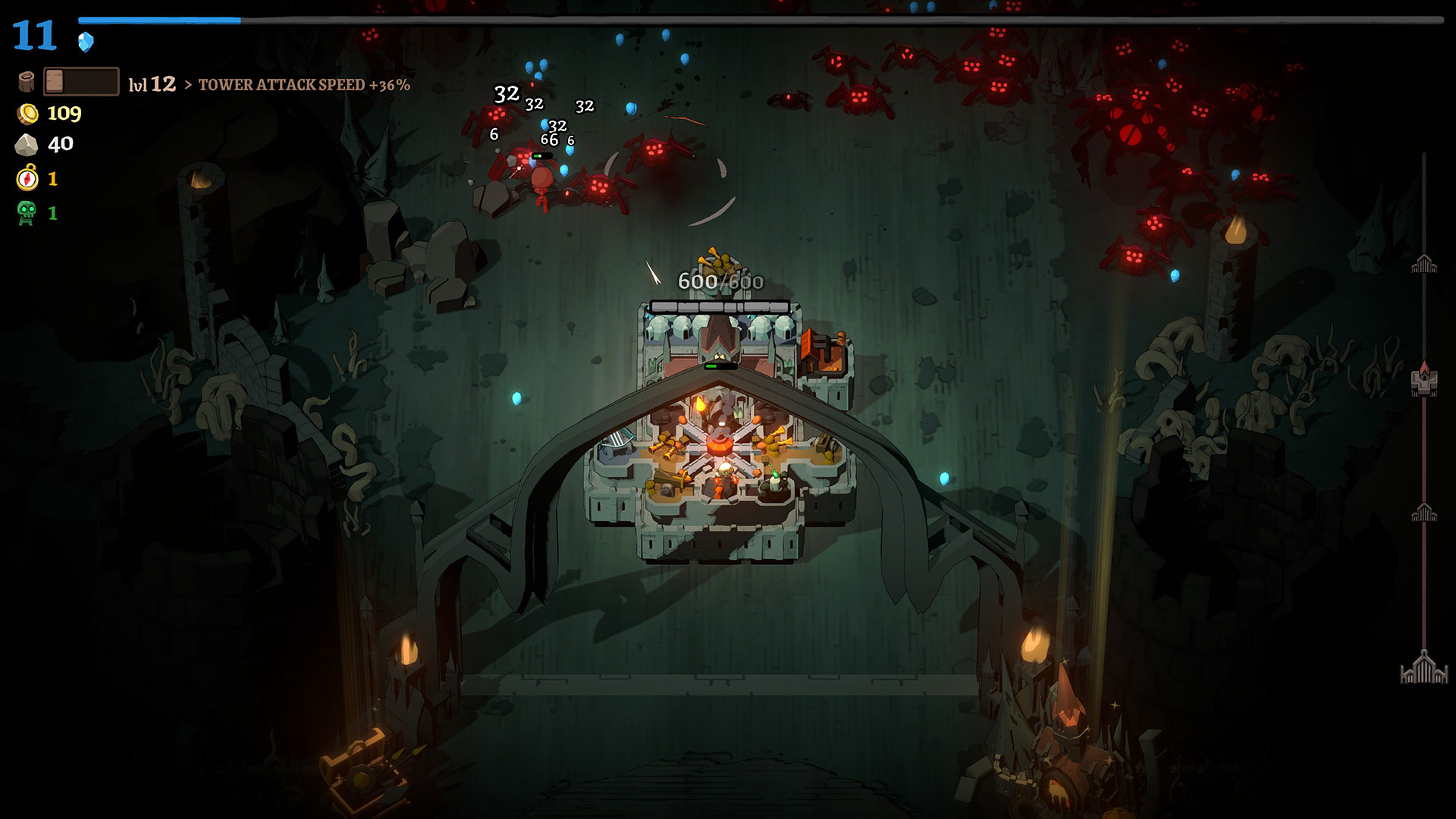Click the gold coin resource icon
Viewport: 1456px width, 819px height.
(x=28, y=114)
